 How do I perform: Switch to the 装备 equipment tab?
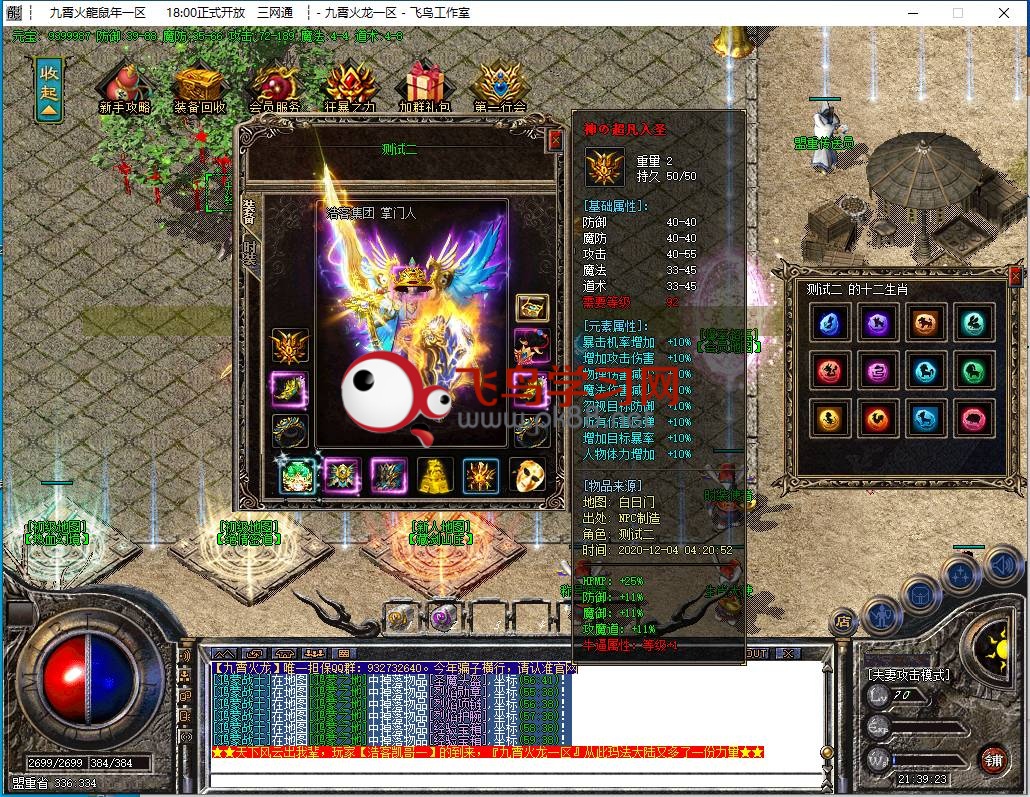248,211
